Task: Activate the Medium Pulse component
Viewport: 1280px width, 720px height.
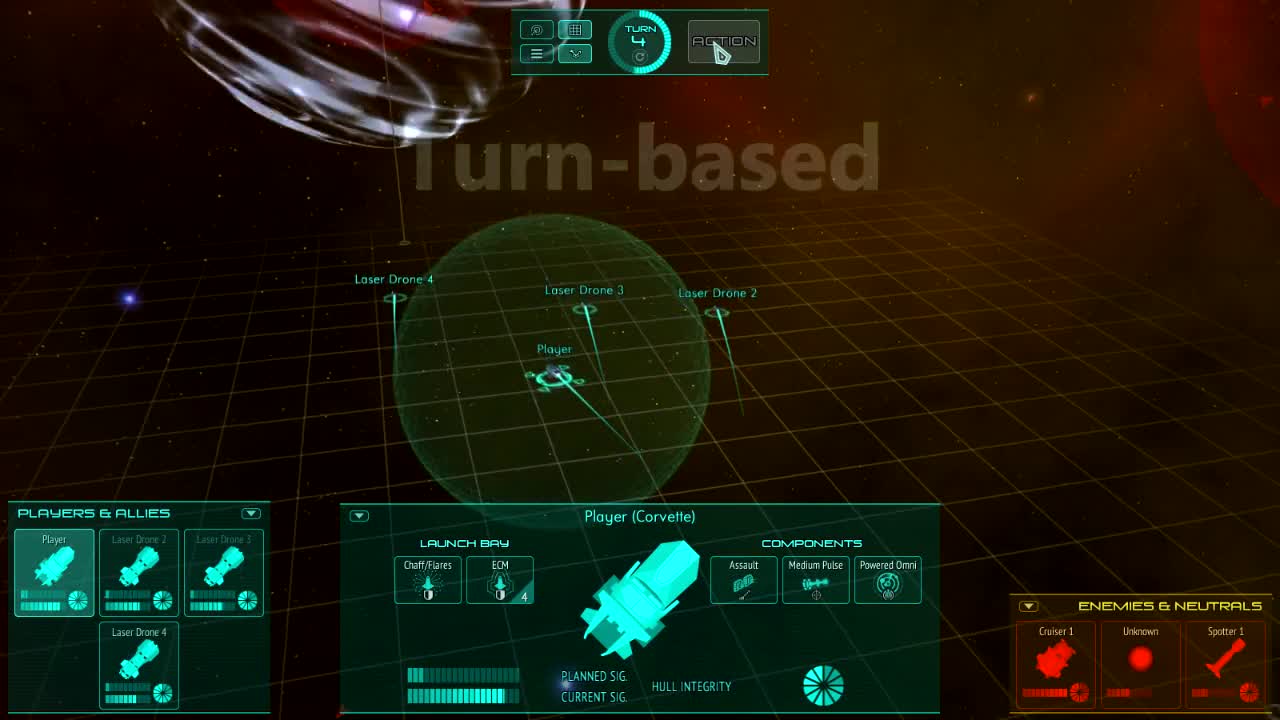Action: [x=815, y=580]
